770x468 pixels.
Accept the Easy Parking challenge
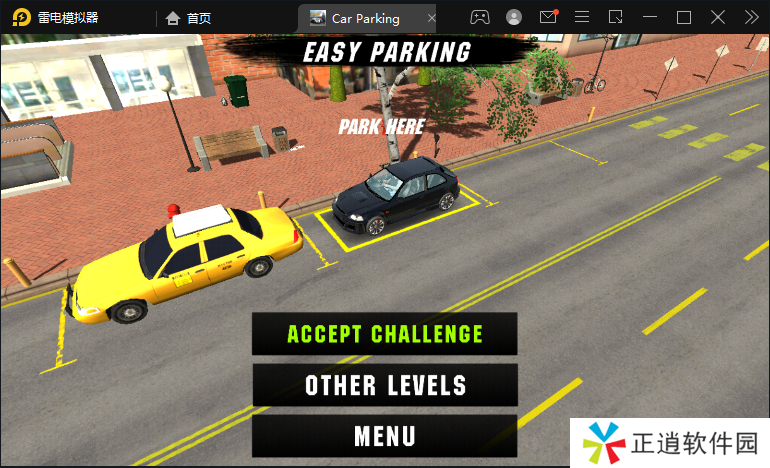[385, 334]
